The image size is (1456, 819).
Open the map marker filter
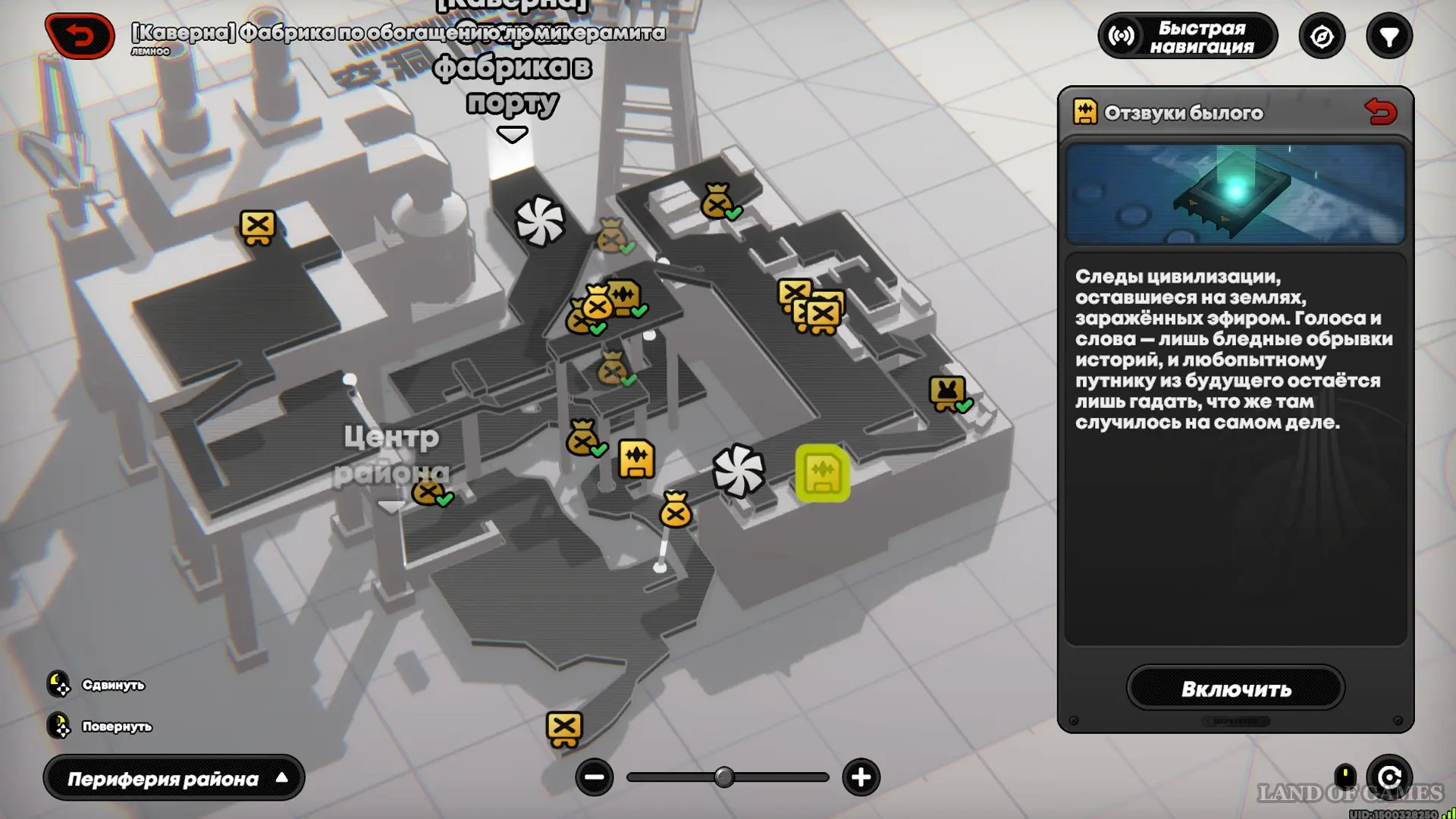pos(1389,36)
